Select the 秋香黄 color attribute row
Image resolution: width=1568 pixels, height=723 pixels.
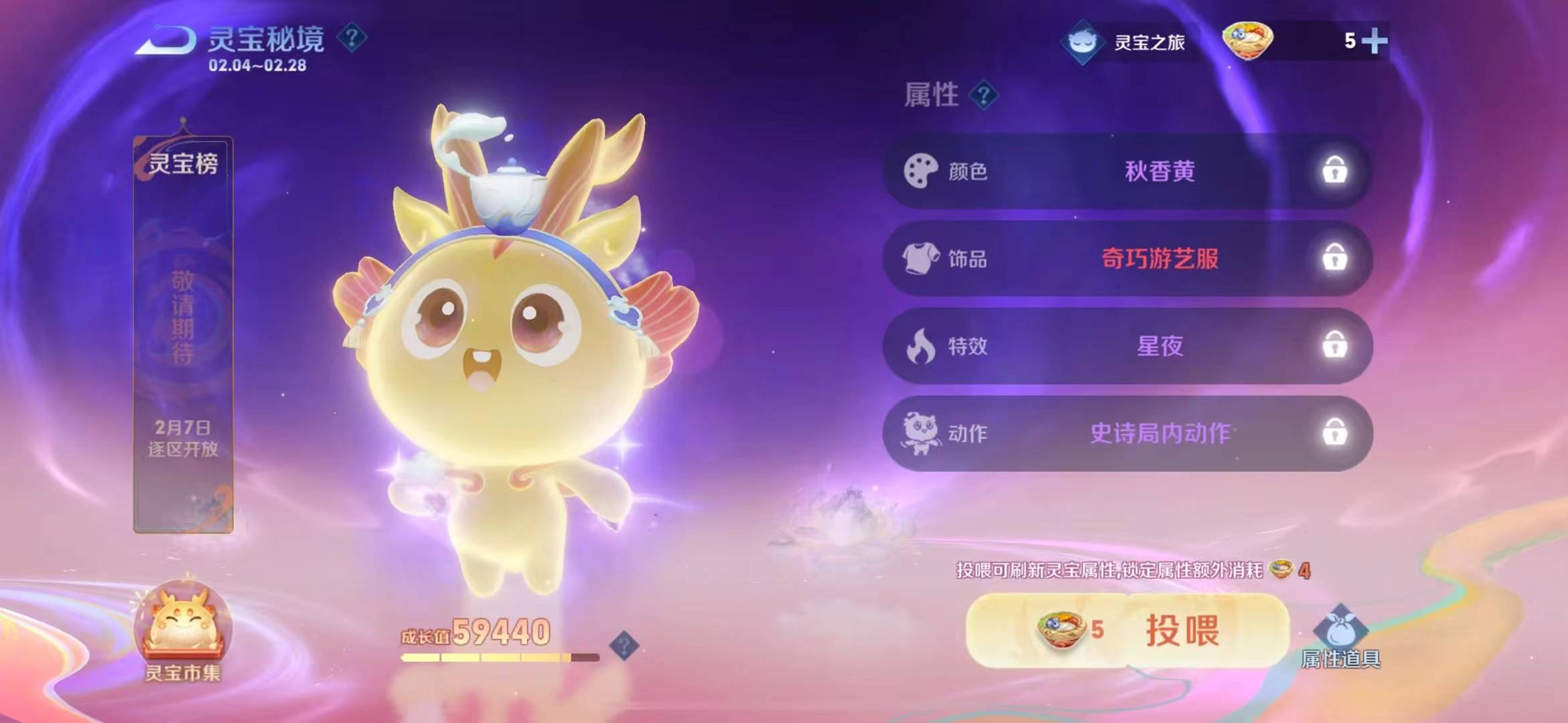pyautogui.click(x=1159, y=171)
